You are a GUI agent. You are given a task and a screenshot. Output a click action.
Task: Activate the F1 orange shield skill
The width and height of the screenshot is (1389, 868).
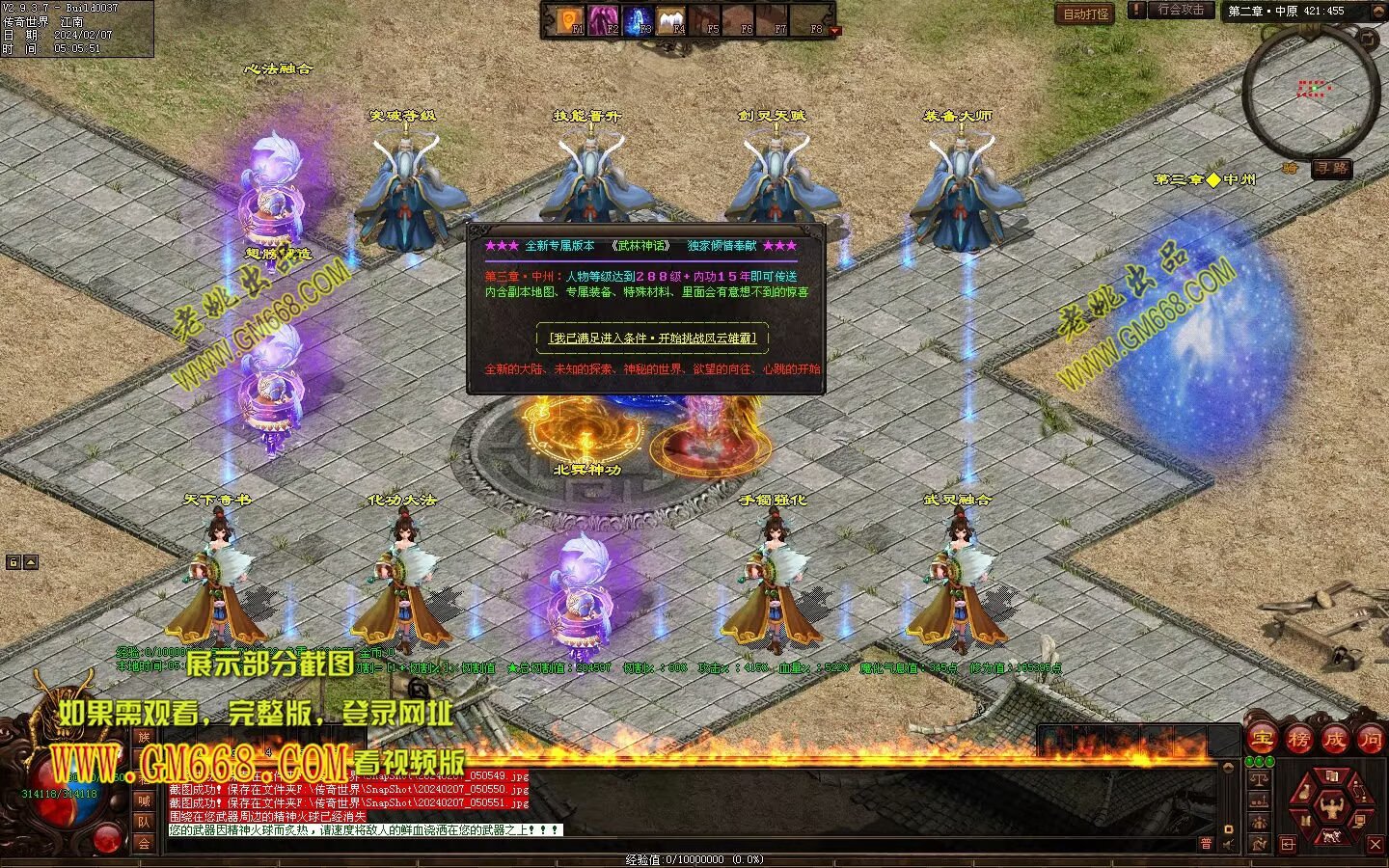[x=569, y=18]
